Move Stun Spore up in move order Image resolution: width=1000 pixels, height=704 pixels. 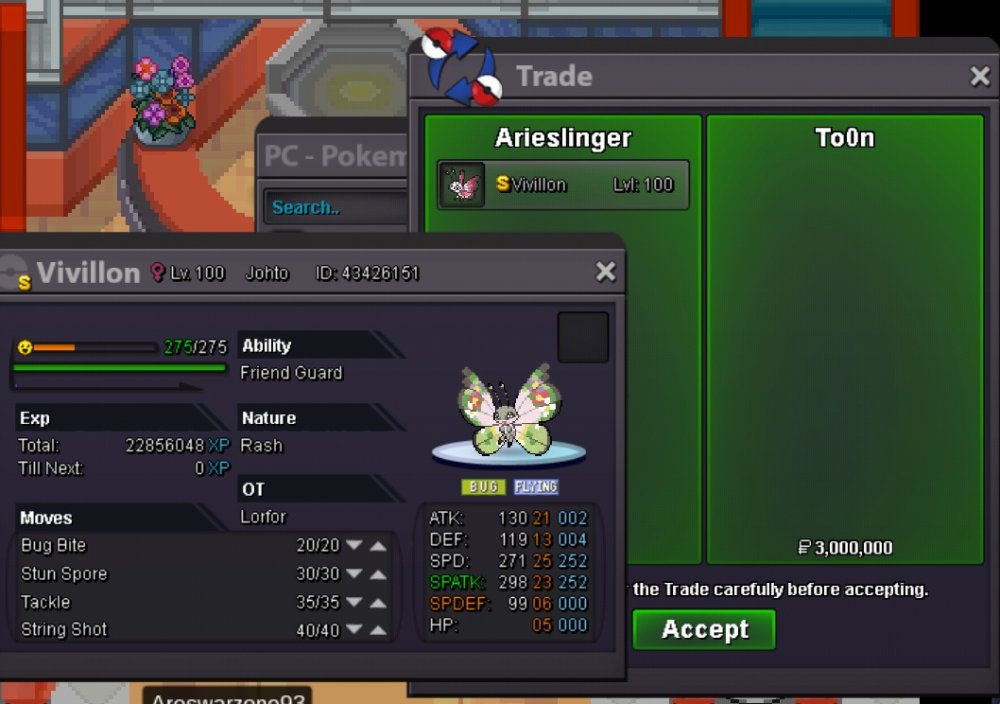(378, 574)
